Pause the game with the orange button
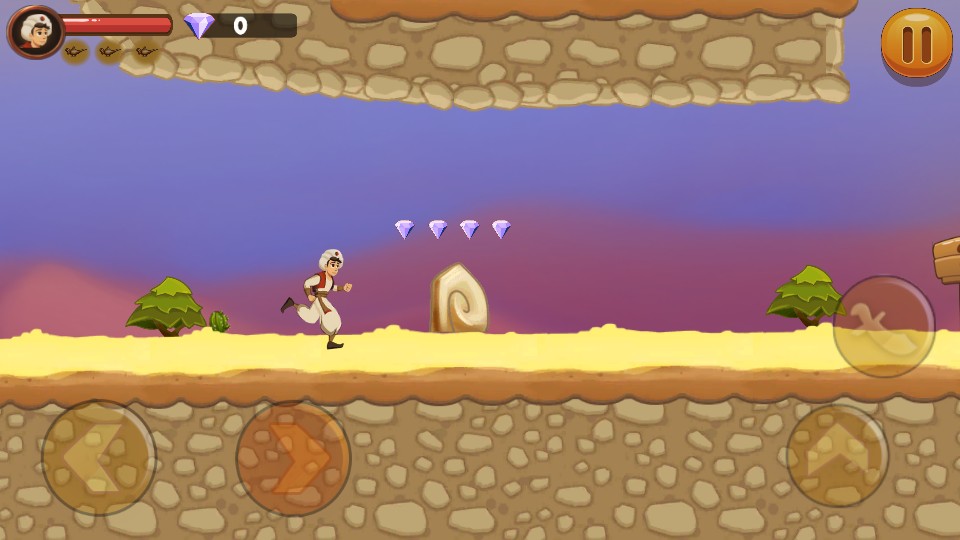The height and width of the screenshot is (540, 960). 916,43
